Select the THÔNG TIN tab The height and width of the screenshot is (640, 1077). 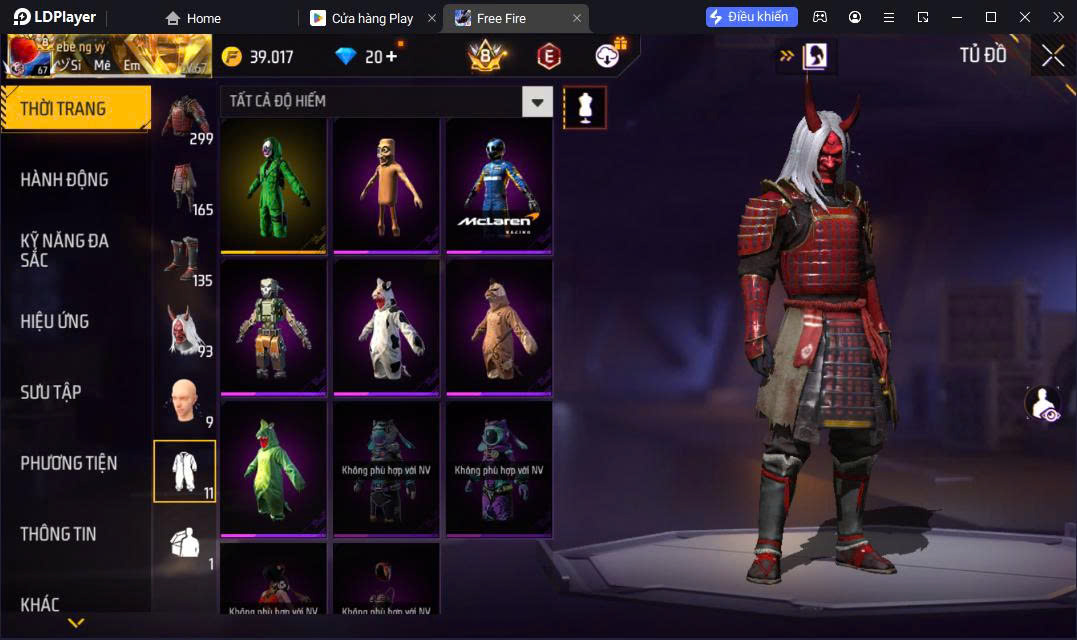click(x=59, y=534)
